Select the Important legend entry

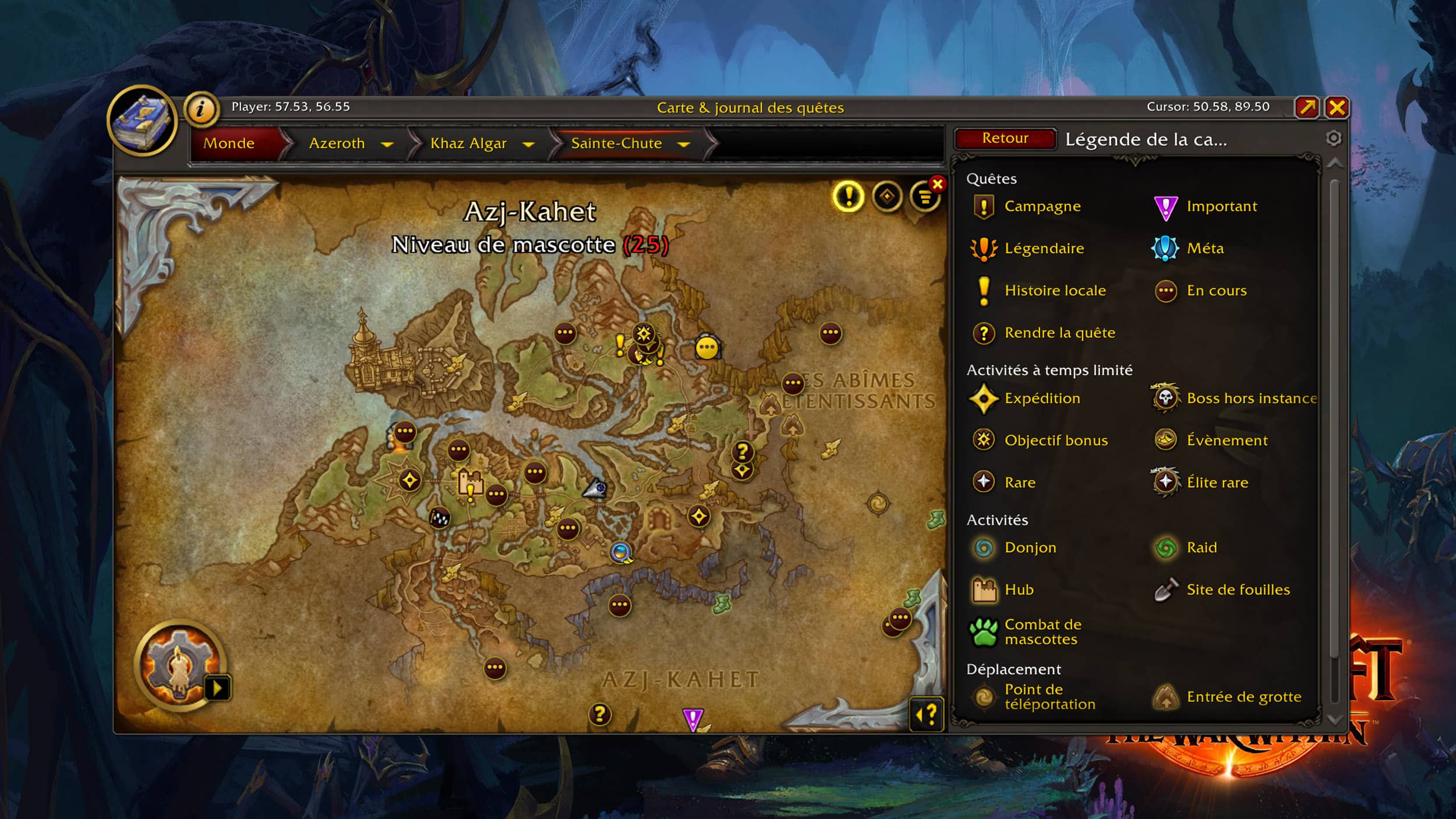tap(1221, 206)
